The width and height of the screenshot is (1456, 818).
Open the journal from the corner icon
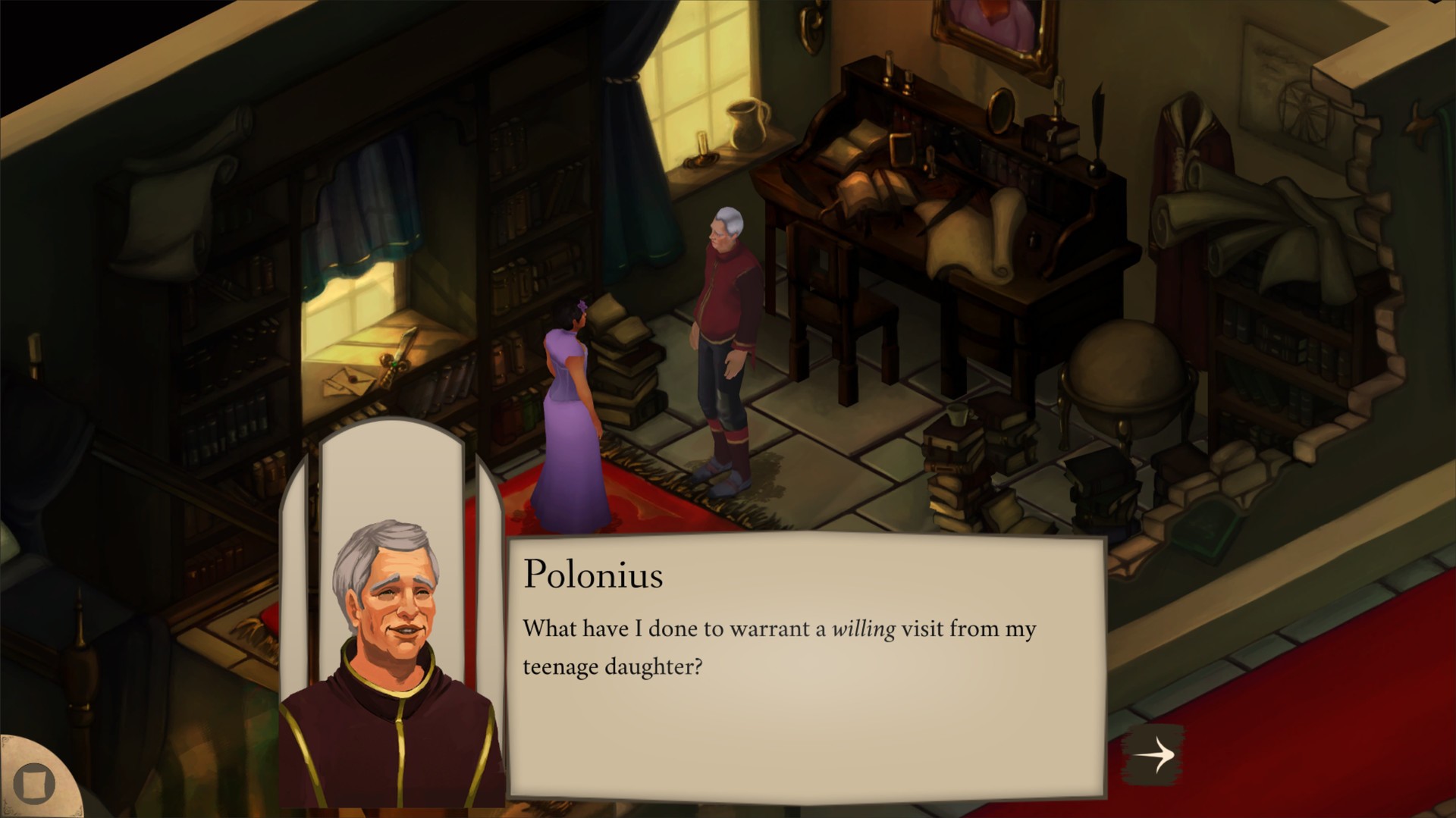(x=34, y=785)
